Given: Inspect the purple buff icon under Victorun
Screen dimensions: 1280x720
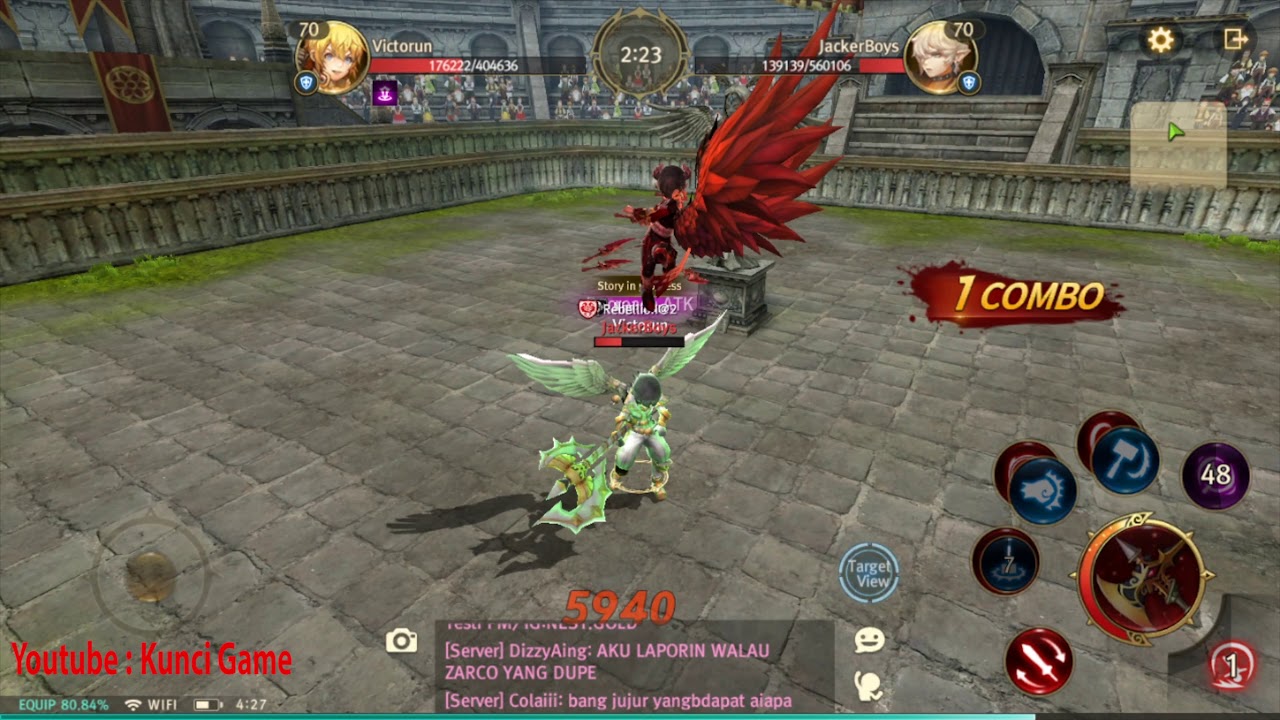Looking at the screenshot, I should 385,93.
